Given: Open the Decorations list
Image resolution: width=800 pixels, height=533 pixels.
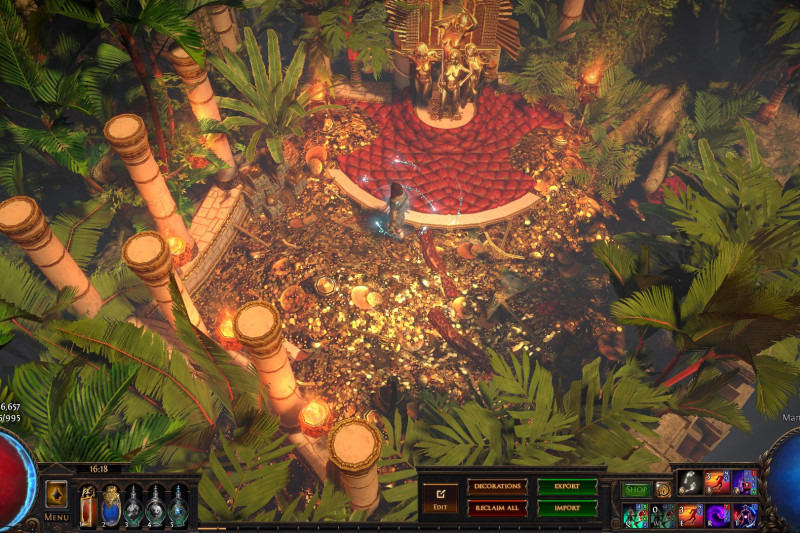Looking at the screenshot, I should coord(497,487).
